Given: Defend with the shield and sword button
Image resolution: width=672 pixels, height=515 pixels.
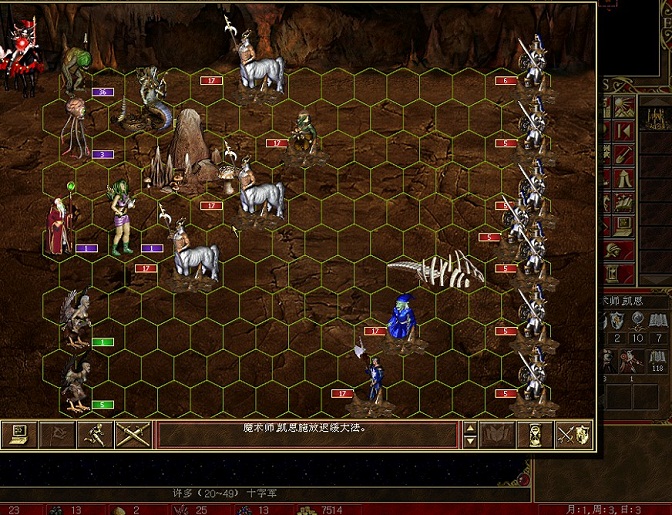Looking at the screenshot, I should [575, 434].
